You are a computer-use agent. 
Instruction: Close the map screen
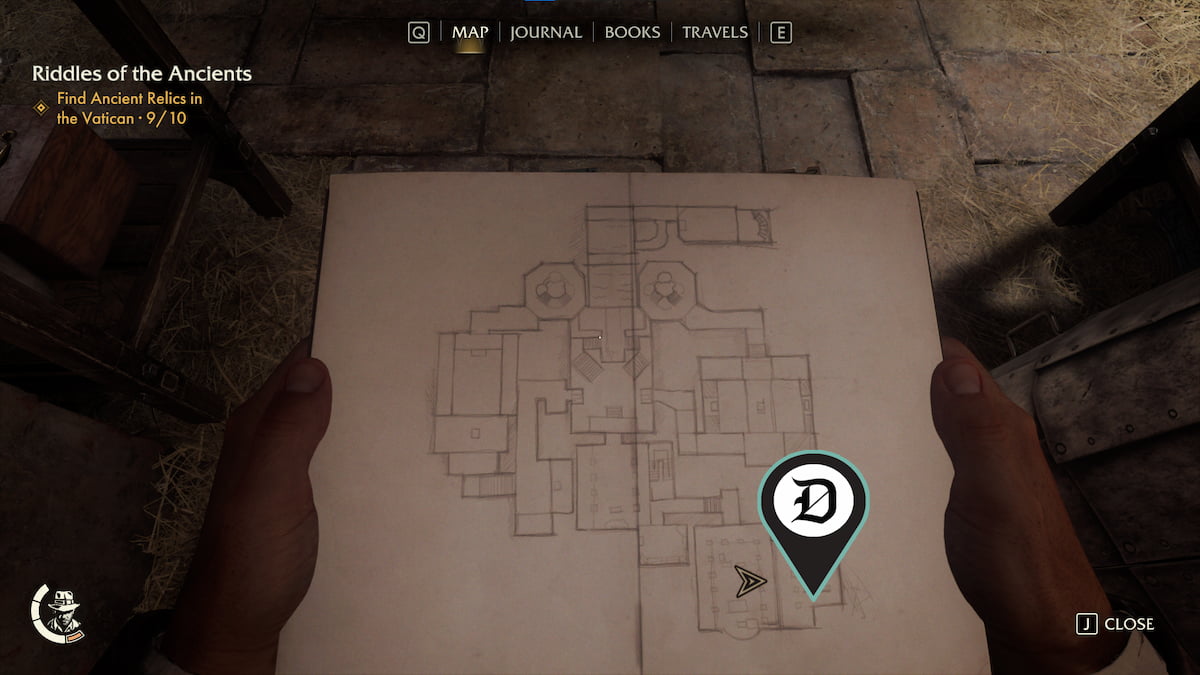point(1116,624)
